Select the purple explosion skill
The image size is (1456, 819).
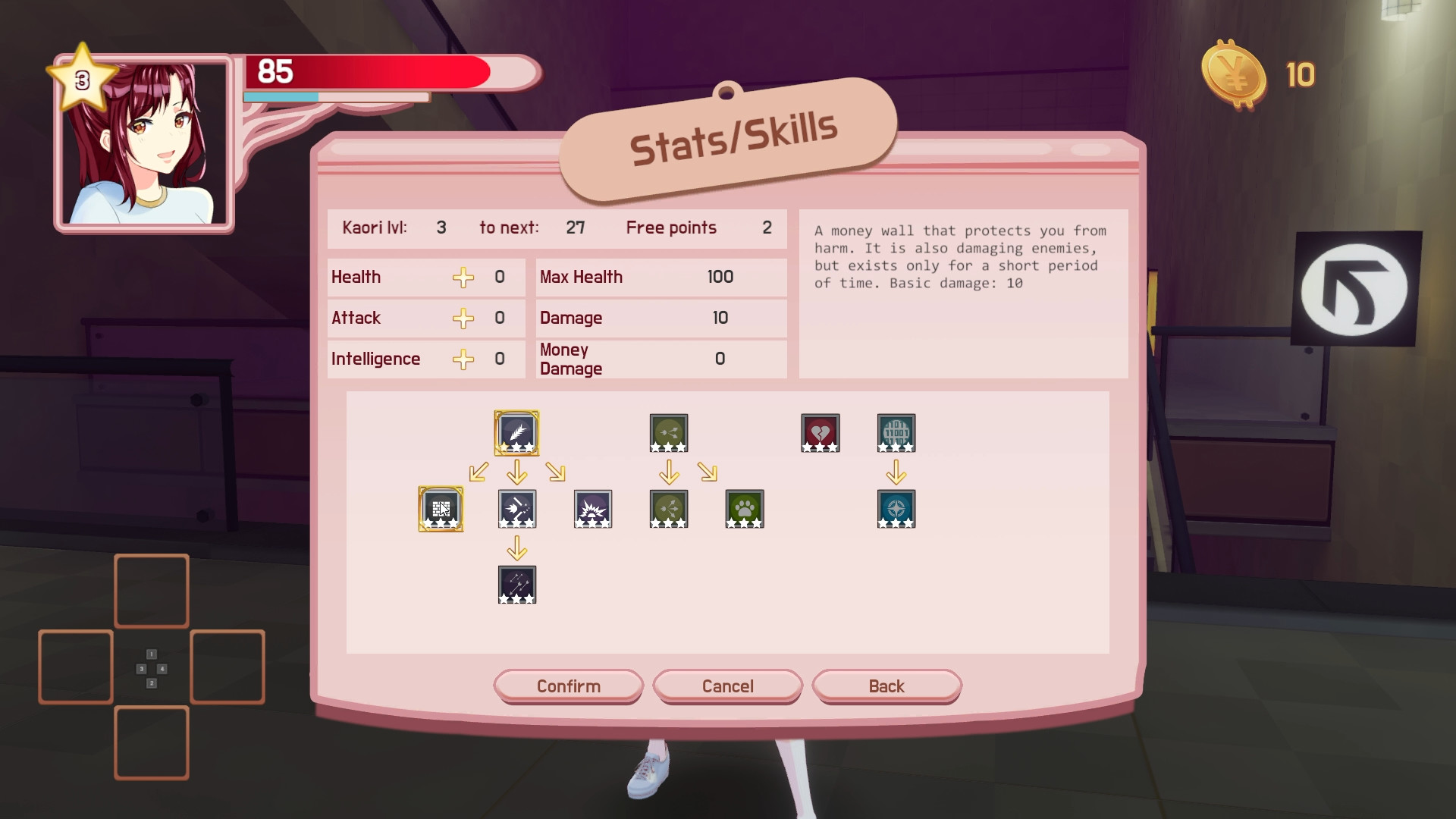[593, 509]
